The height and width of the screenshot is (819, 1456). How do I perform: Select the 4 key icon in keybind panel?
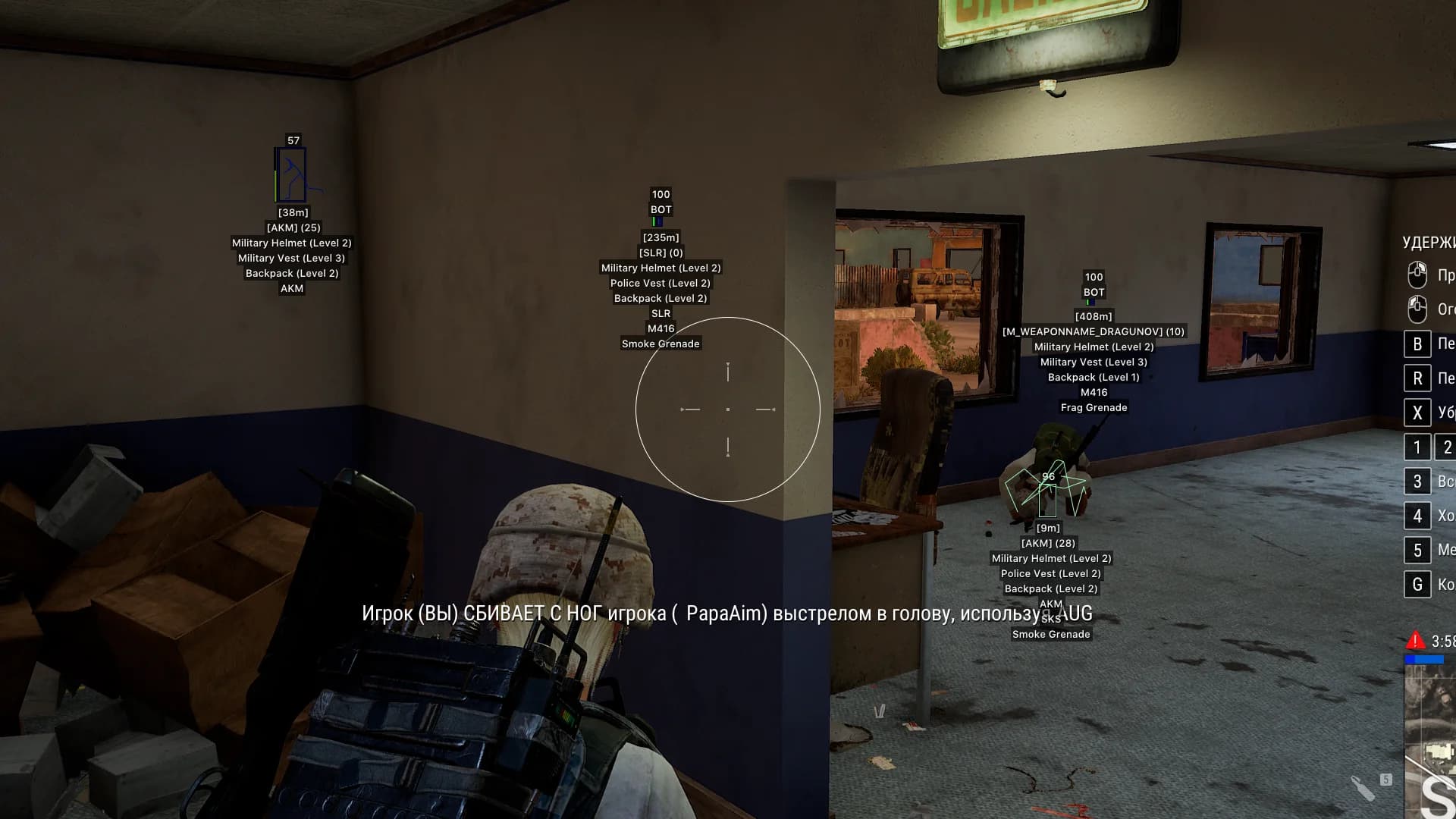pos(1417,516)
